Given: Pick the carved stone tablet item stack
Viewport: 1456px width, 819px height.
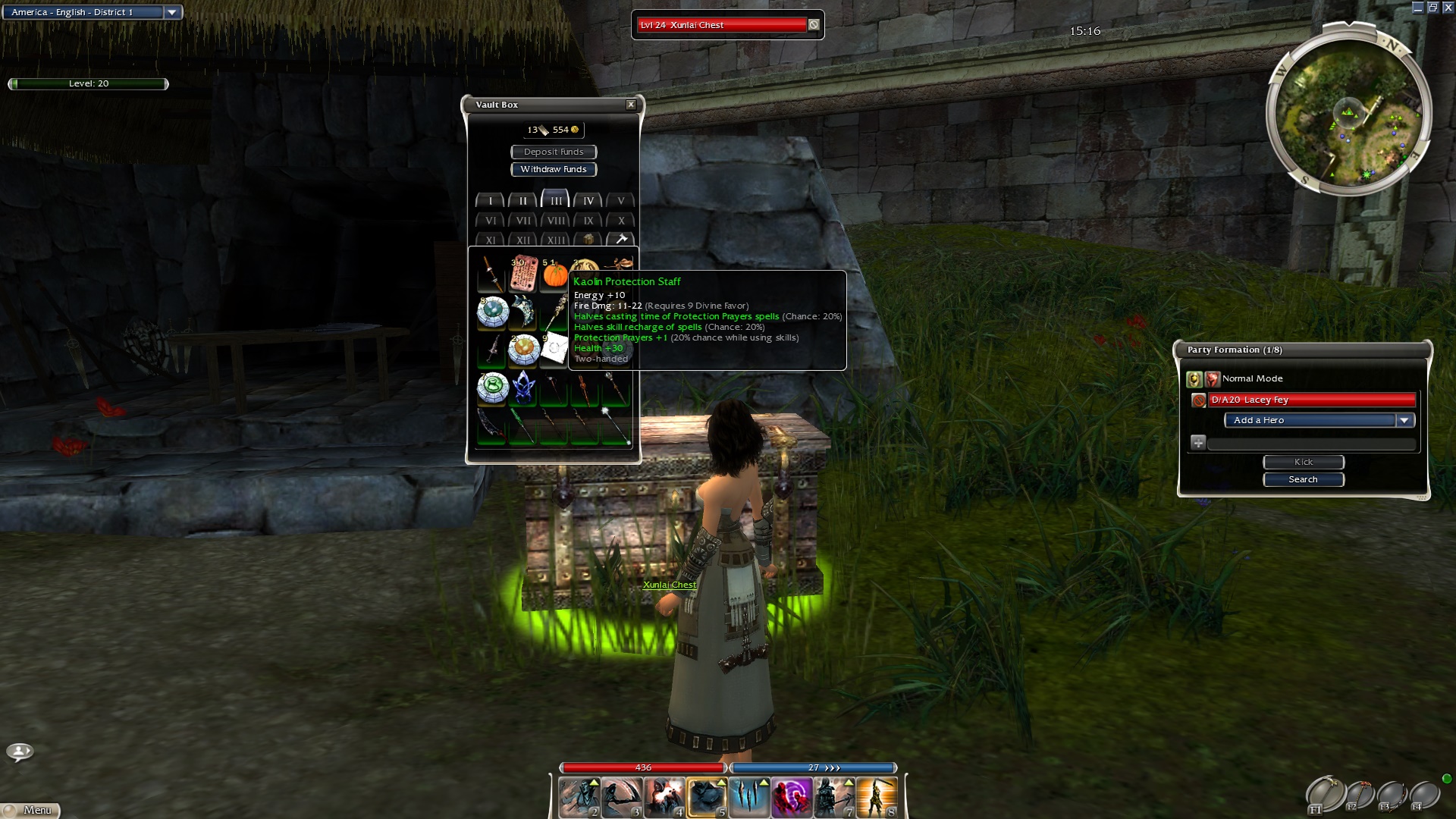Looking at the screenshot, I should [523, 275].
